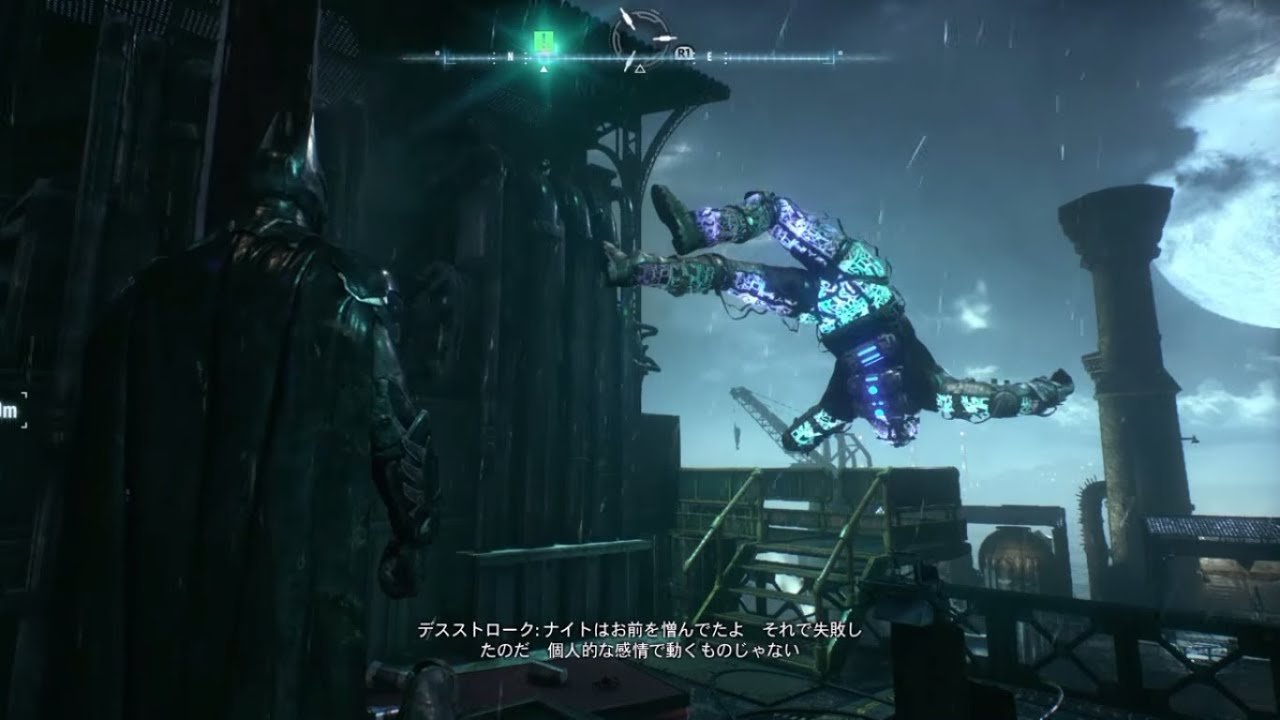Click the green objective marker on the compass
1280x720 pixels.
(543, 41)
